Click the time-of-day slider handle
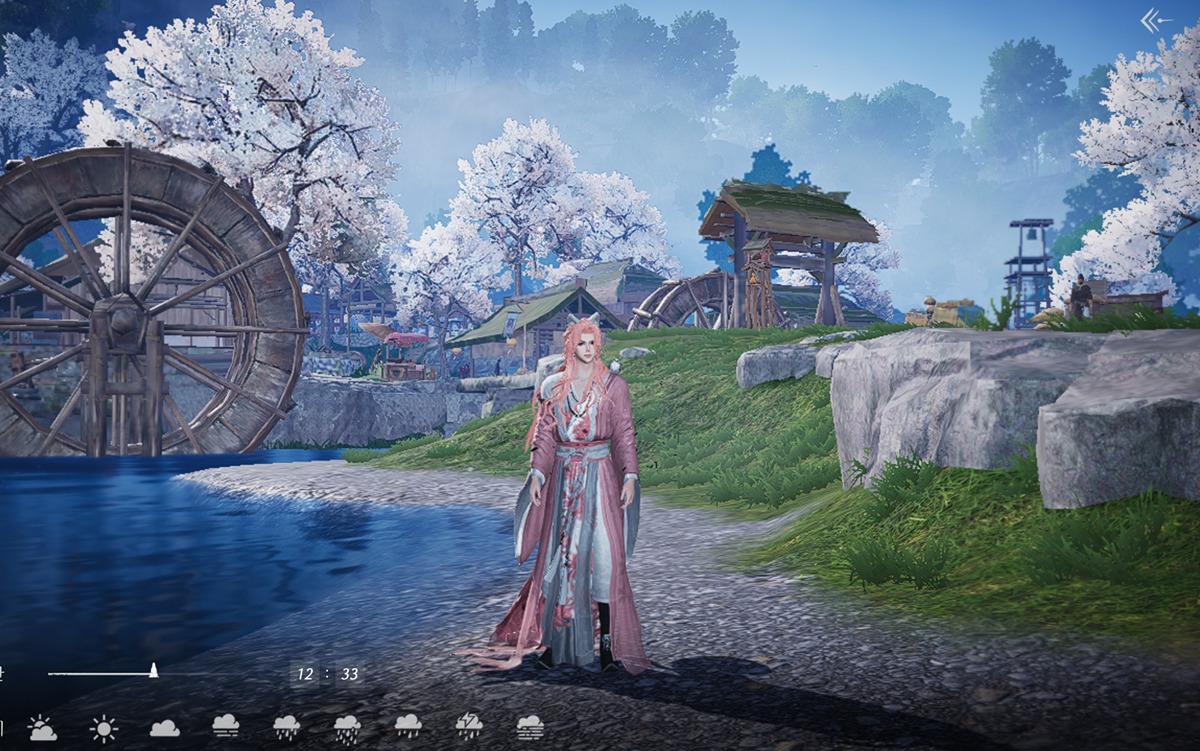Viewport: 1200px width, 751px height. (x=154, y=671)
